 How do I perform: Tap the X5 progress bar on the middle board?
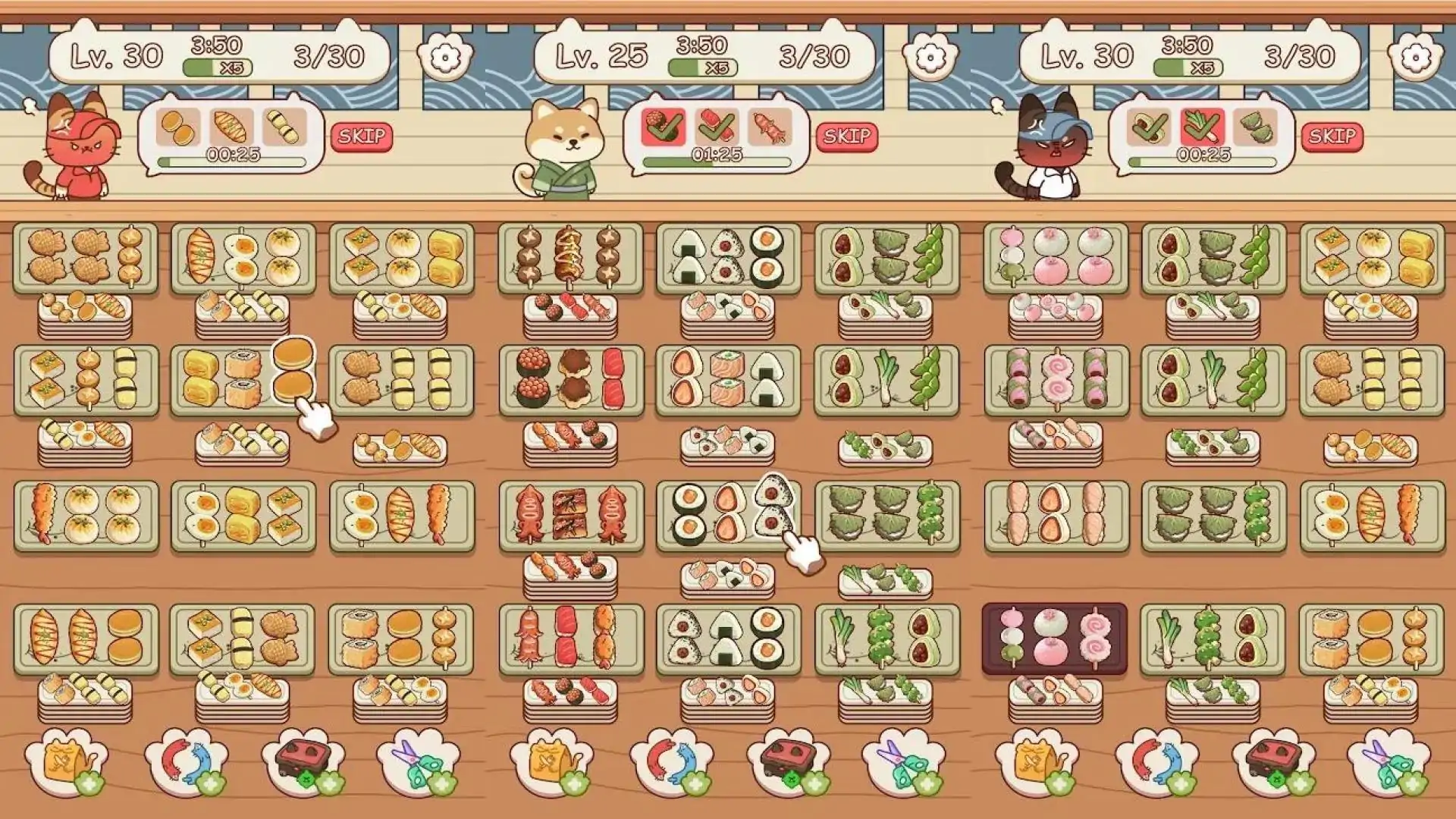(x=701, y=66)
